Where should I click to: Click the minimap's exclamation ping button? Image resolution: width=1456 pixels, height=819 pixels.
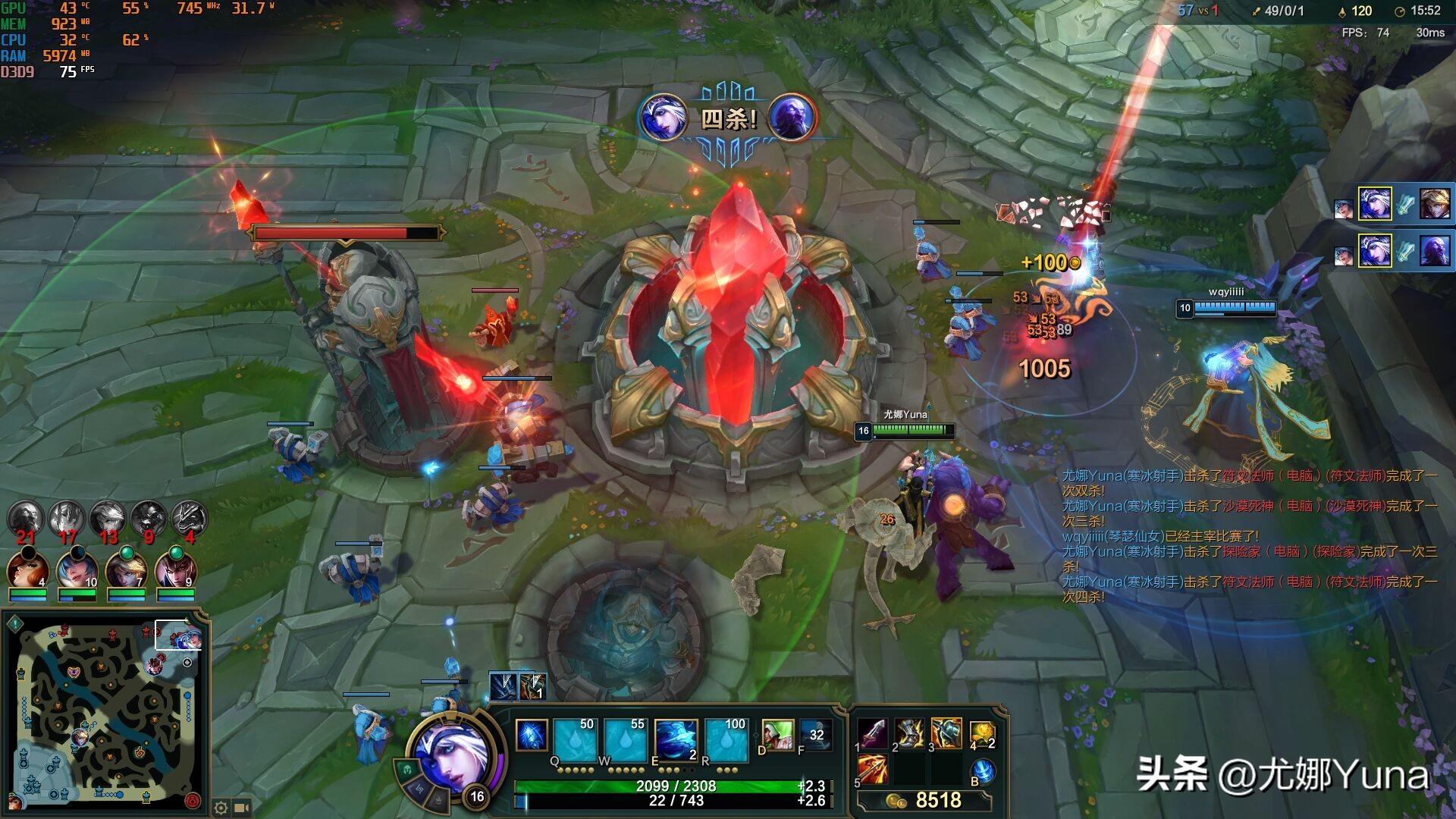[15, 624]
